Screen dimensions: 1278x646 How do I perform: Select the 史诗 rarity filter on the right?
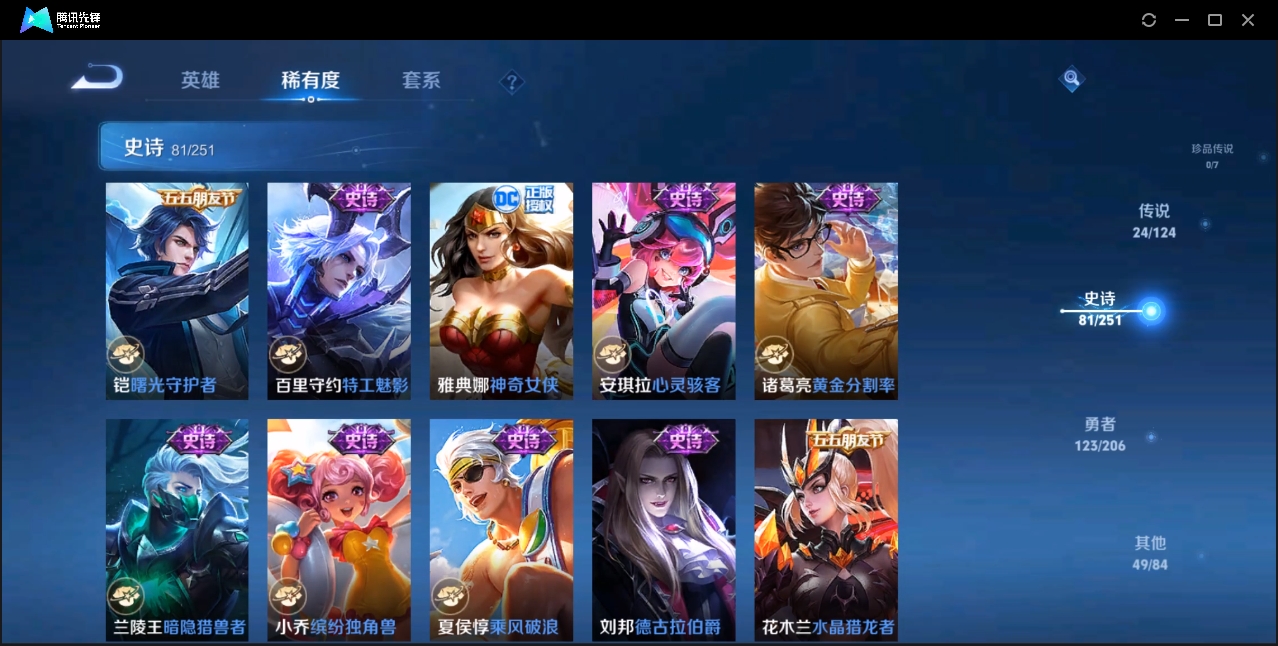click(1100, 308)
